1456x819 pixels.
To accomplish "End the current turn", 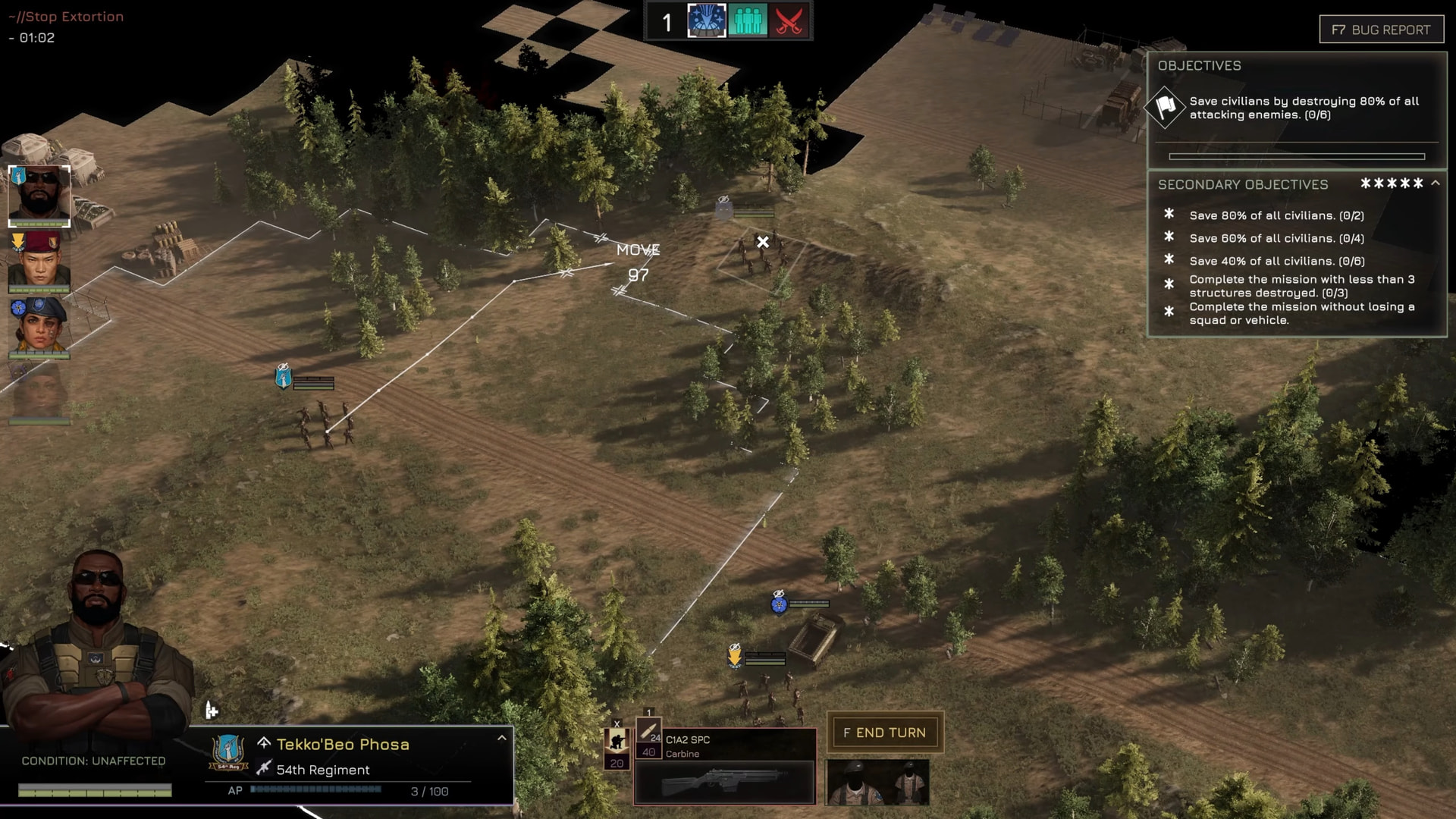I will point(884,733).
